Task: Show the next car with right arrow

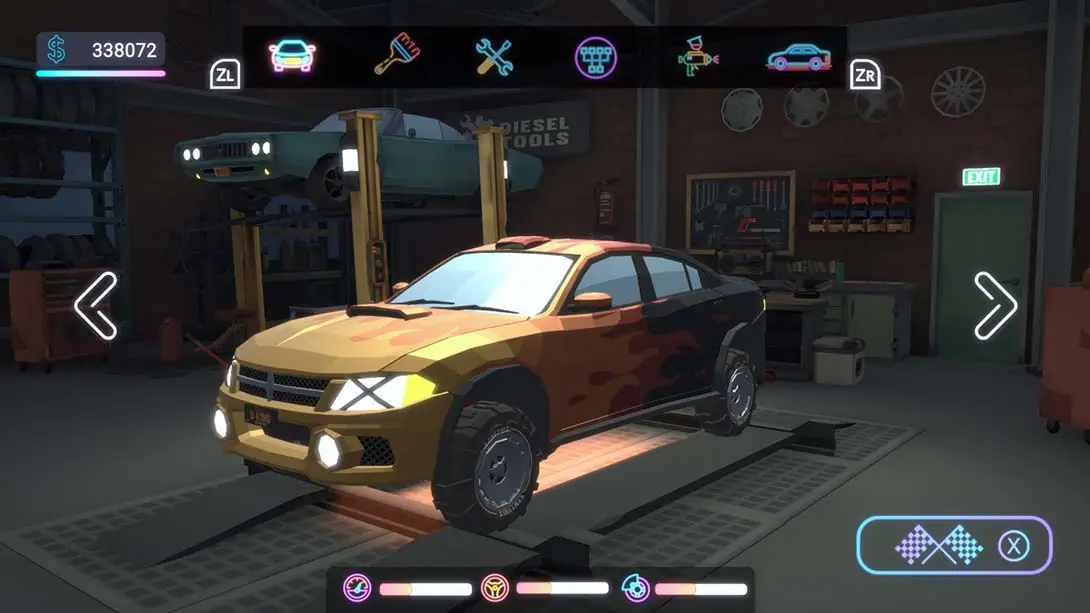Action: tap(995, 305)
